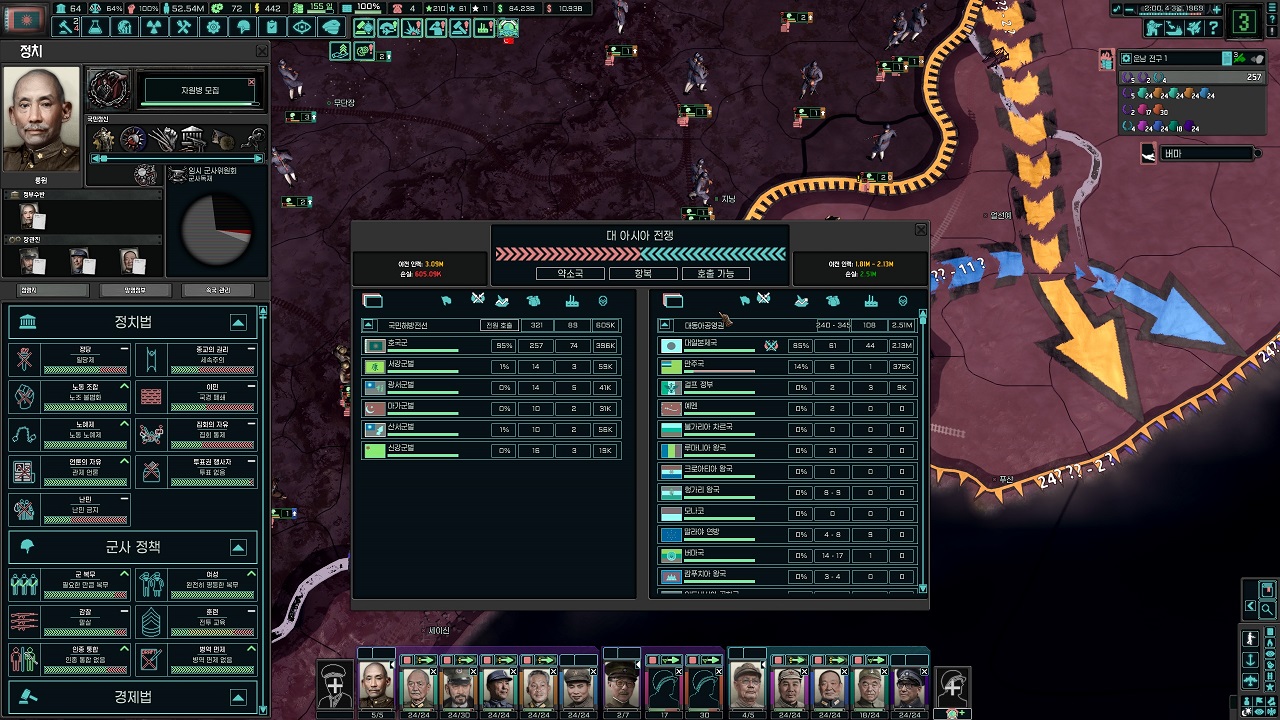Open the 자원병 모집 decision button

[199, 90]
